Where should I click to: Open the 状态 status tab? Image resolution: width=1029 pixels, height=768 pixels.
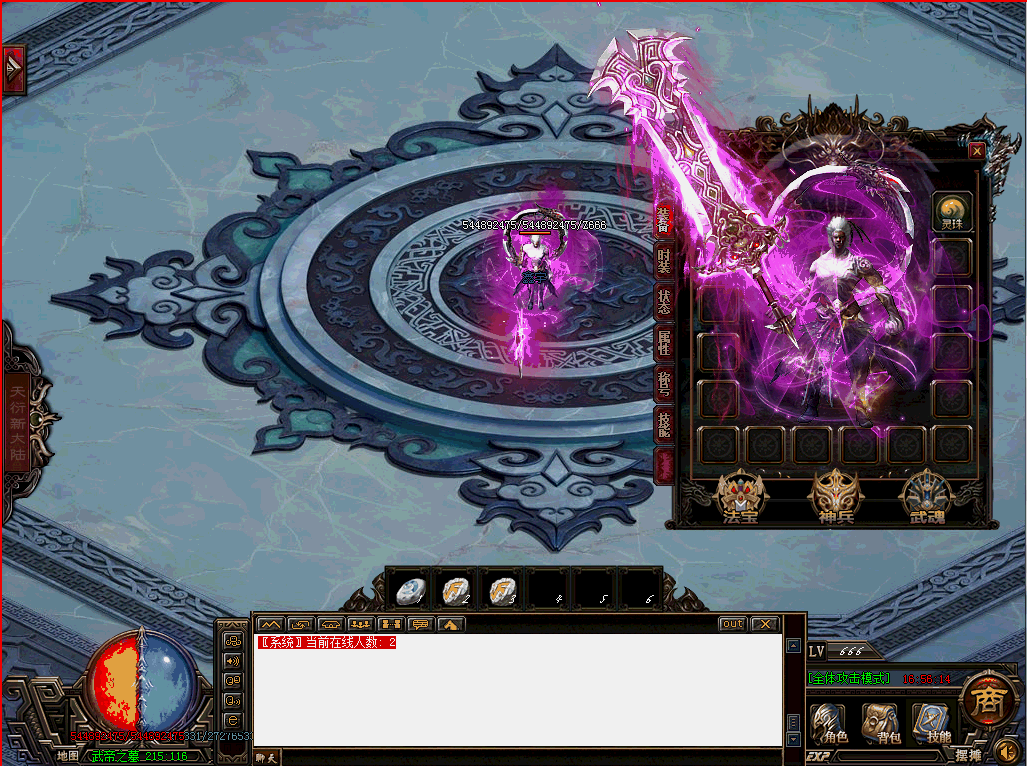[x=664, y=303]
